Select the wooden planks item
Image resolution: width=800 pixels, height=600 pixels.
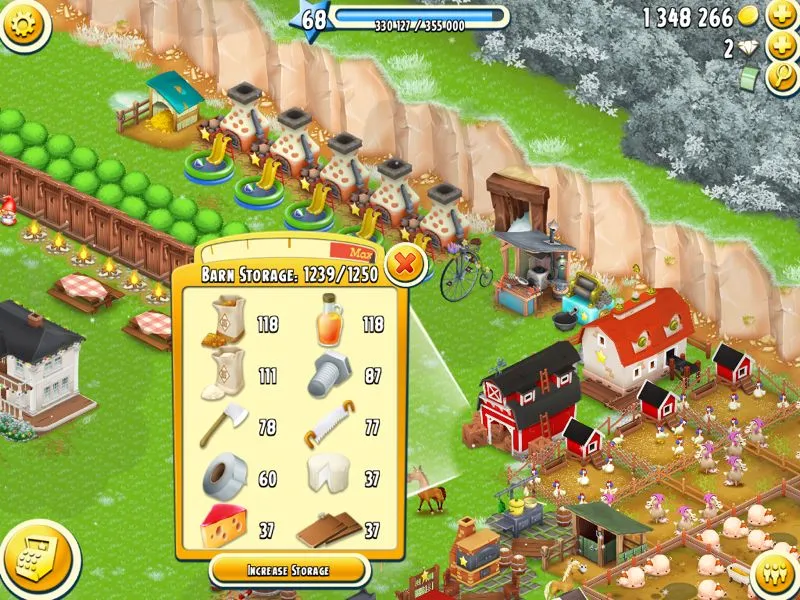click(329, 529)
